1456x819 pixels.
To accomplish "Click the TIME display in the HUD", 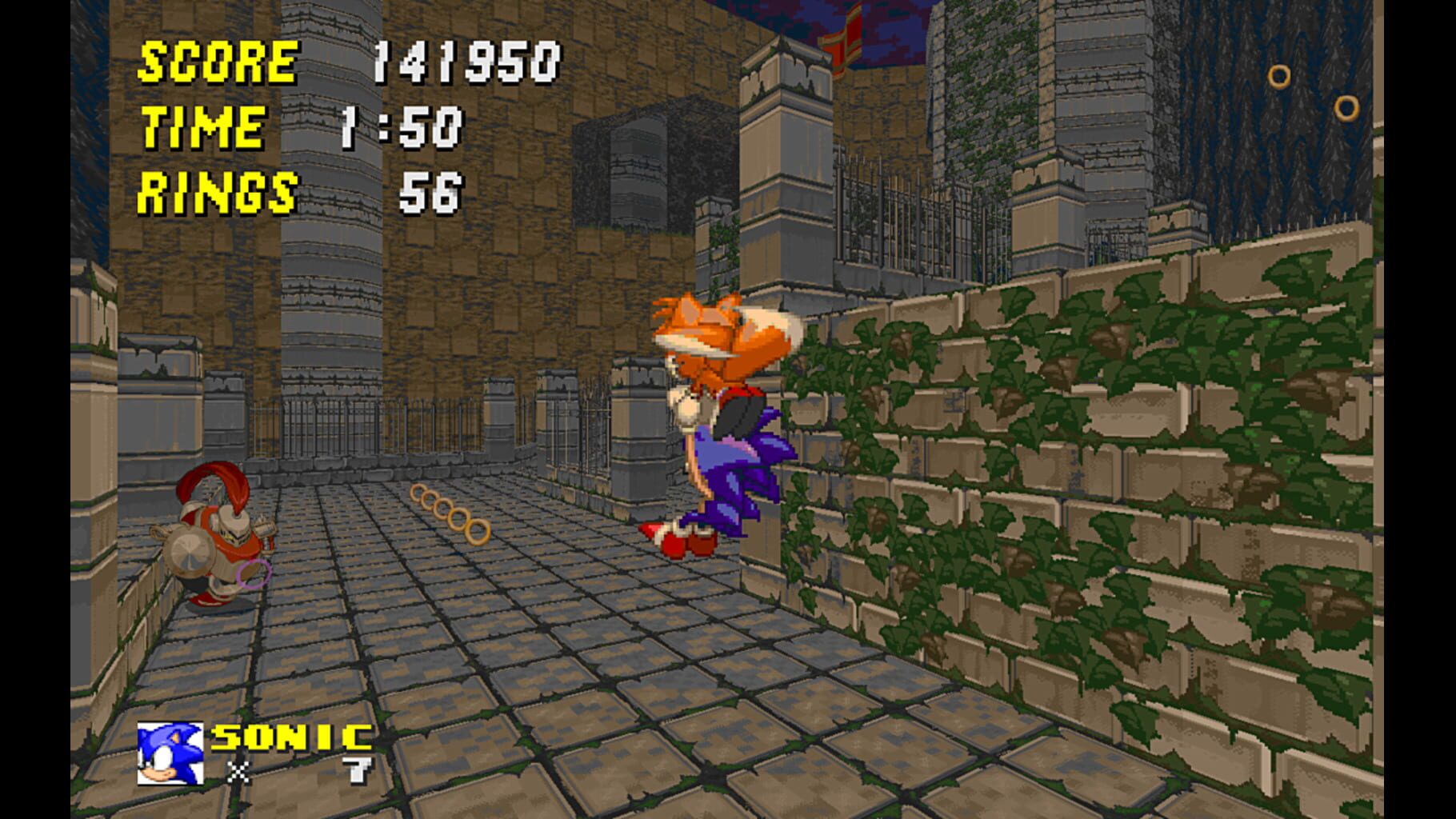I will [x=202, y=126].
